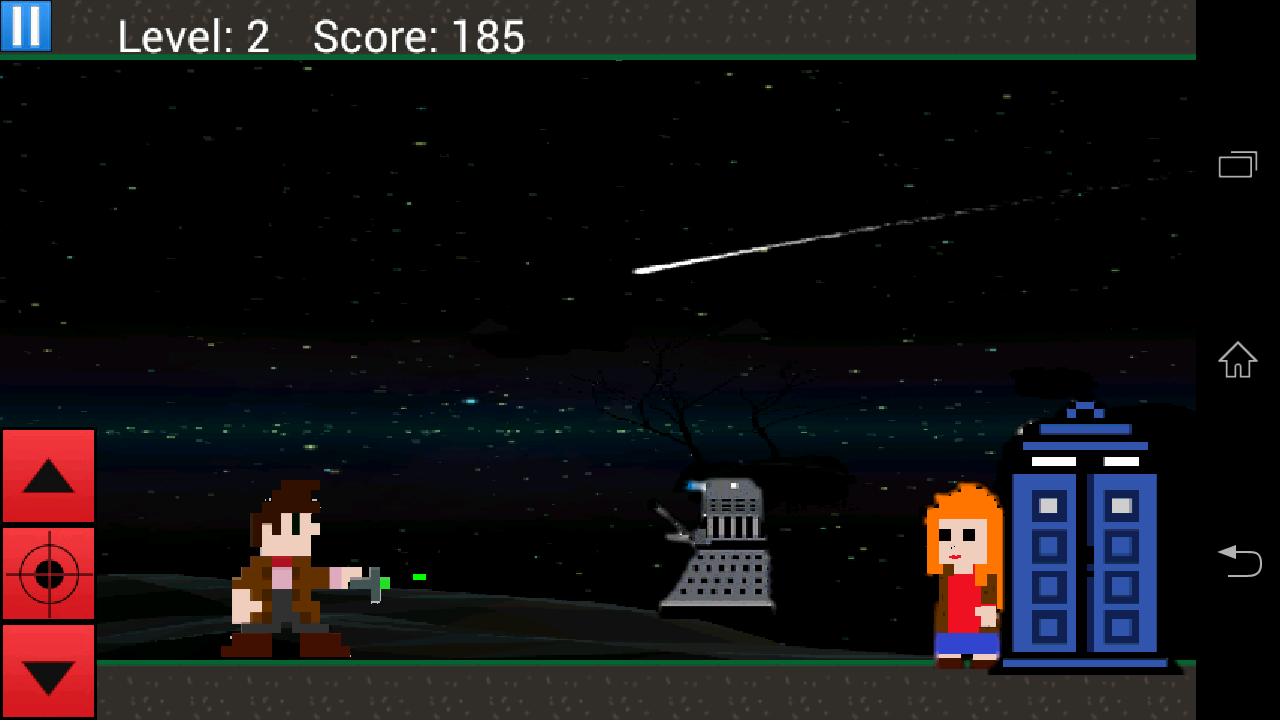Screen dimensions: 1280x720
Task: Tap the pause icon's striped bars
Action: (x=24, y=26)
